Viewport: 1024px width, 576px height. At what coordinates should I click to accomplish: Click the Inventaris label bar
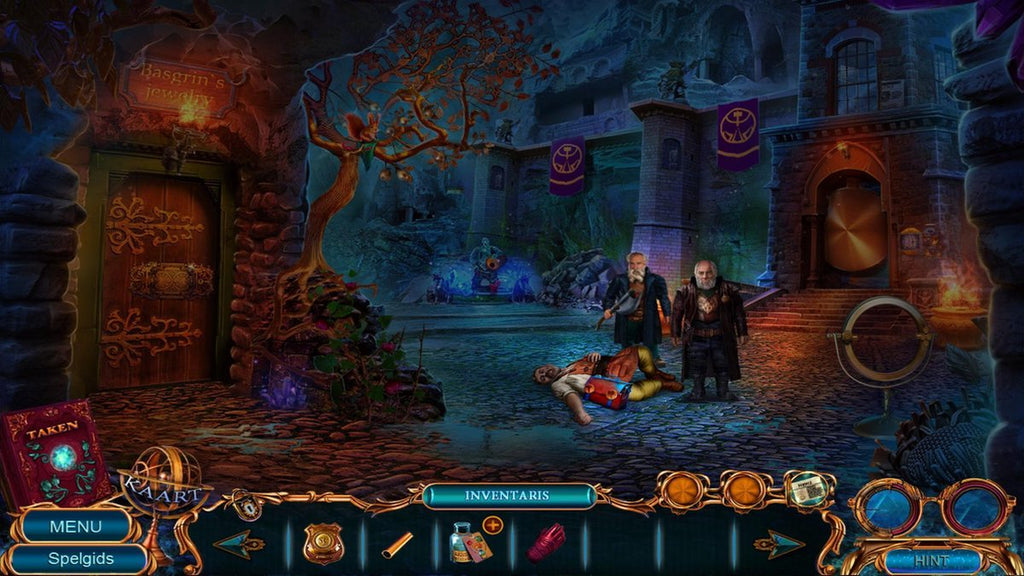click(x=508, y=496)
